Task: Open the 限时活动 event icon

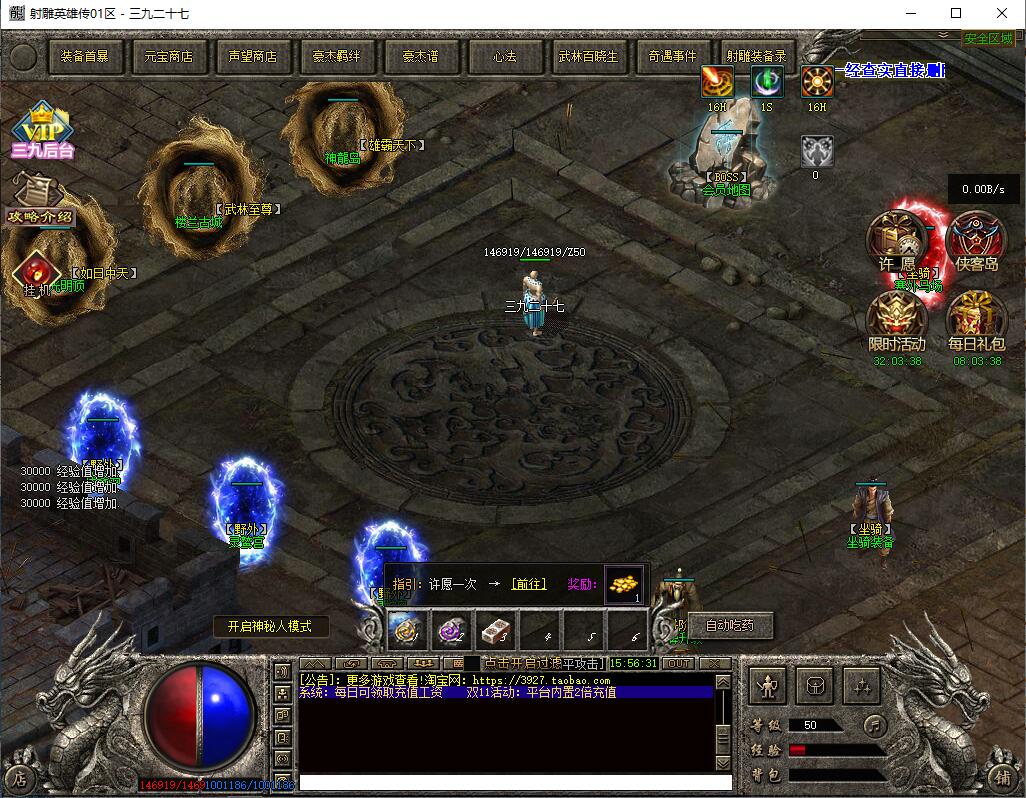Action: point(896,322)
